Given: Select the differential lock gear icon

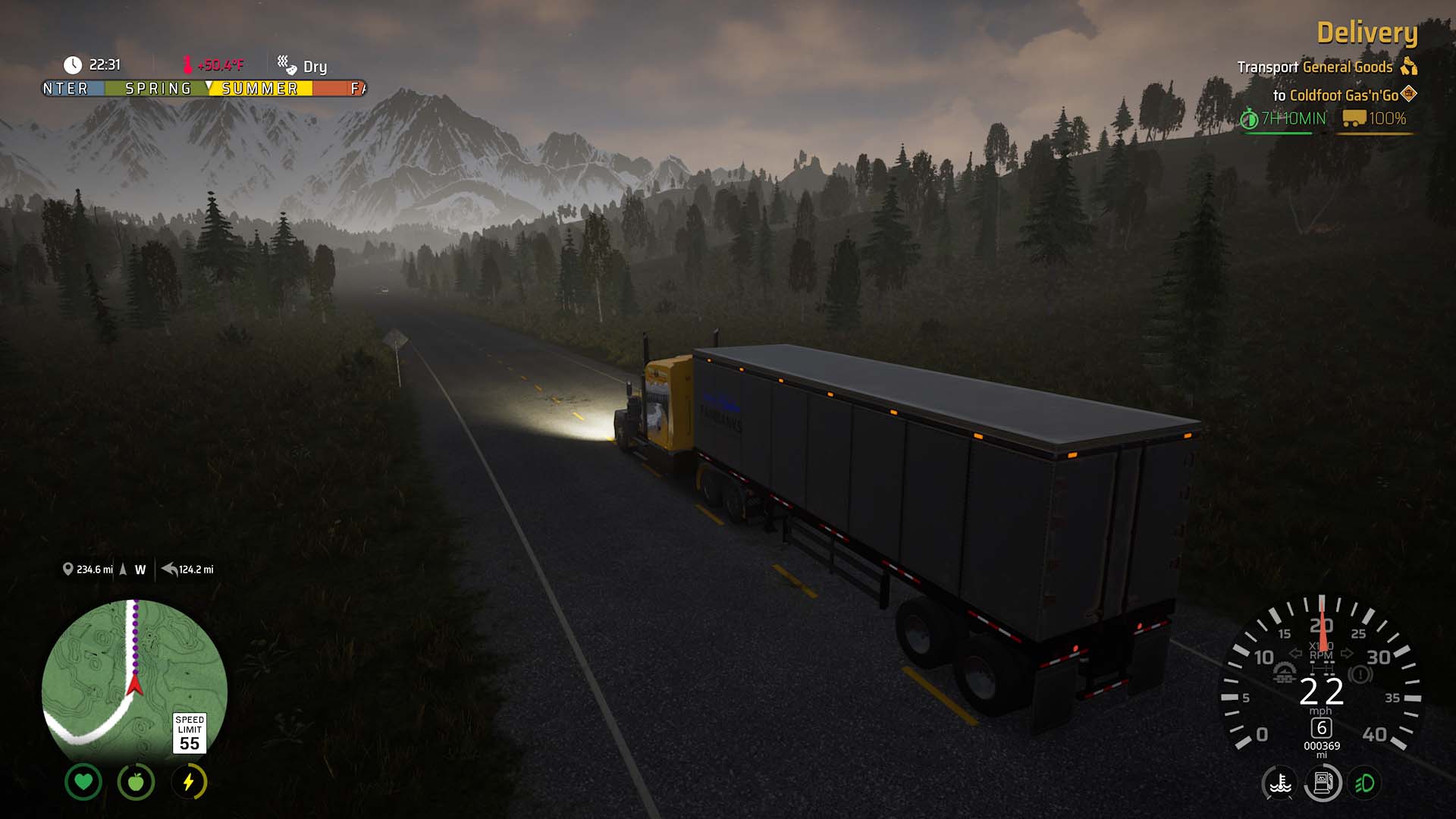Looking at the screenshot, I should 1284,673.
